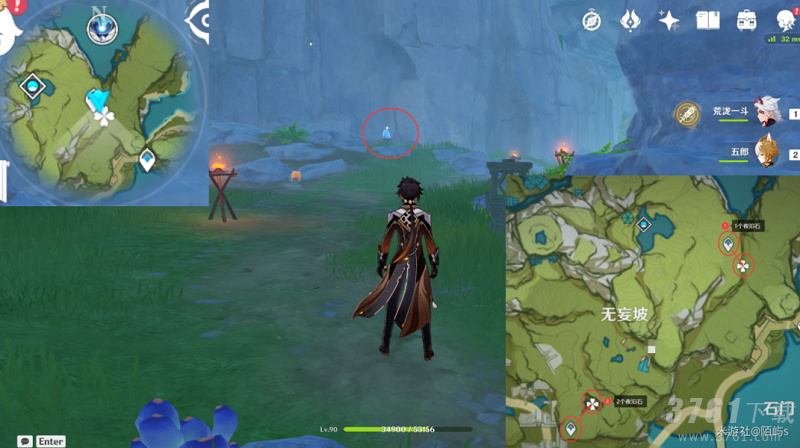Click the circled flower marker beside 2个夜泊石
The height and width of the screenshot is (448, 800).
tap(593, 403)
